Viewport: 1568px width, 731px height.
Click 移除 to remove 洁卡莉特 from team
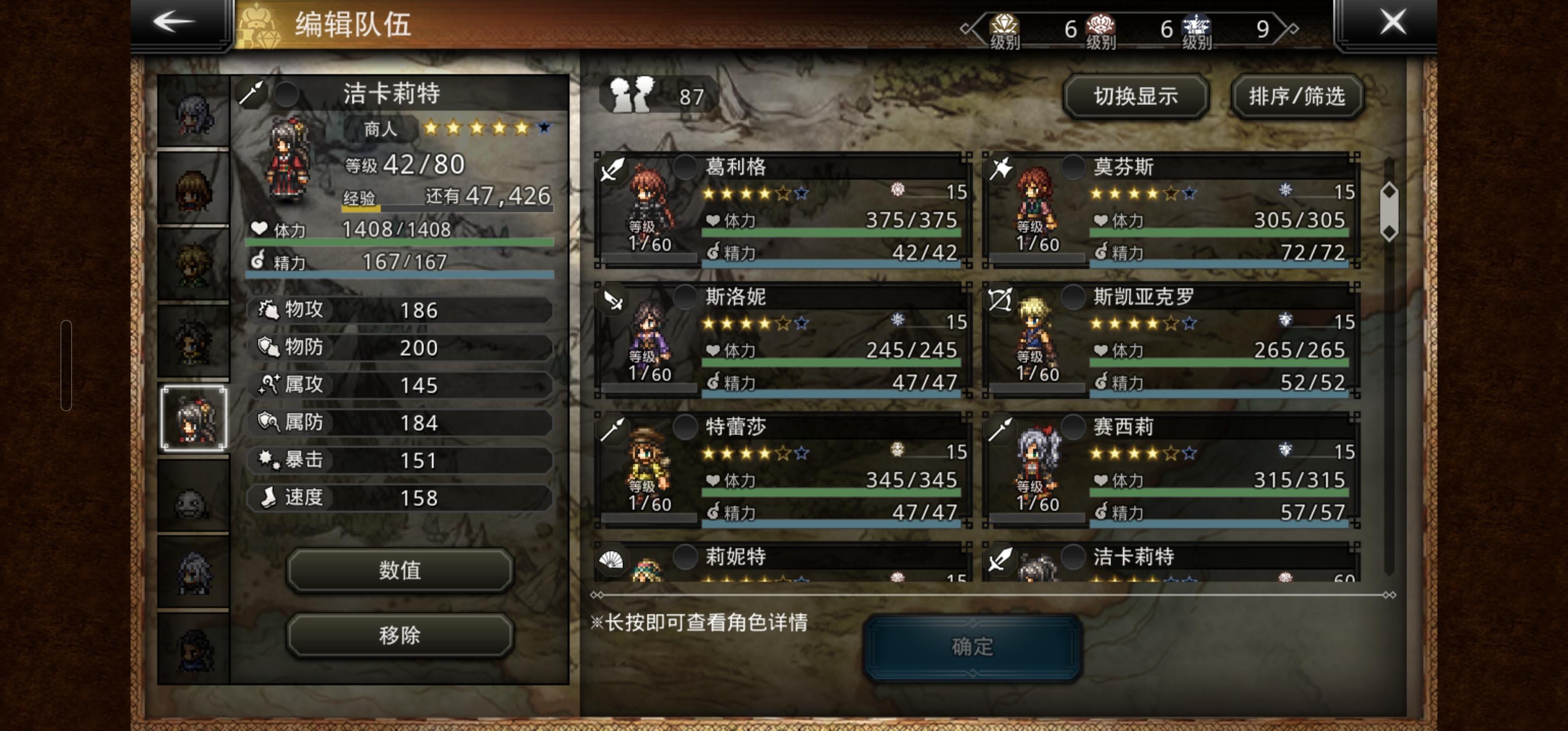coord(398,636)
